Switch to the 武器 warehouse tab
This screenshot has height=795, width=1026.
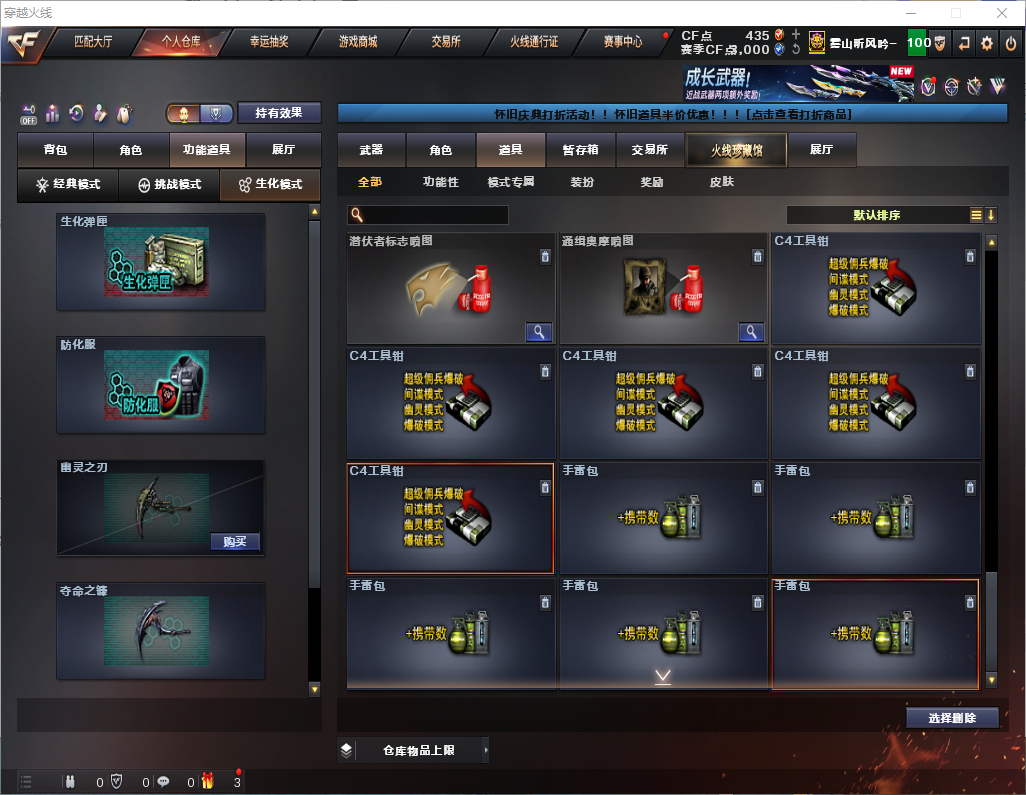point(371,150)
